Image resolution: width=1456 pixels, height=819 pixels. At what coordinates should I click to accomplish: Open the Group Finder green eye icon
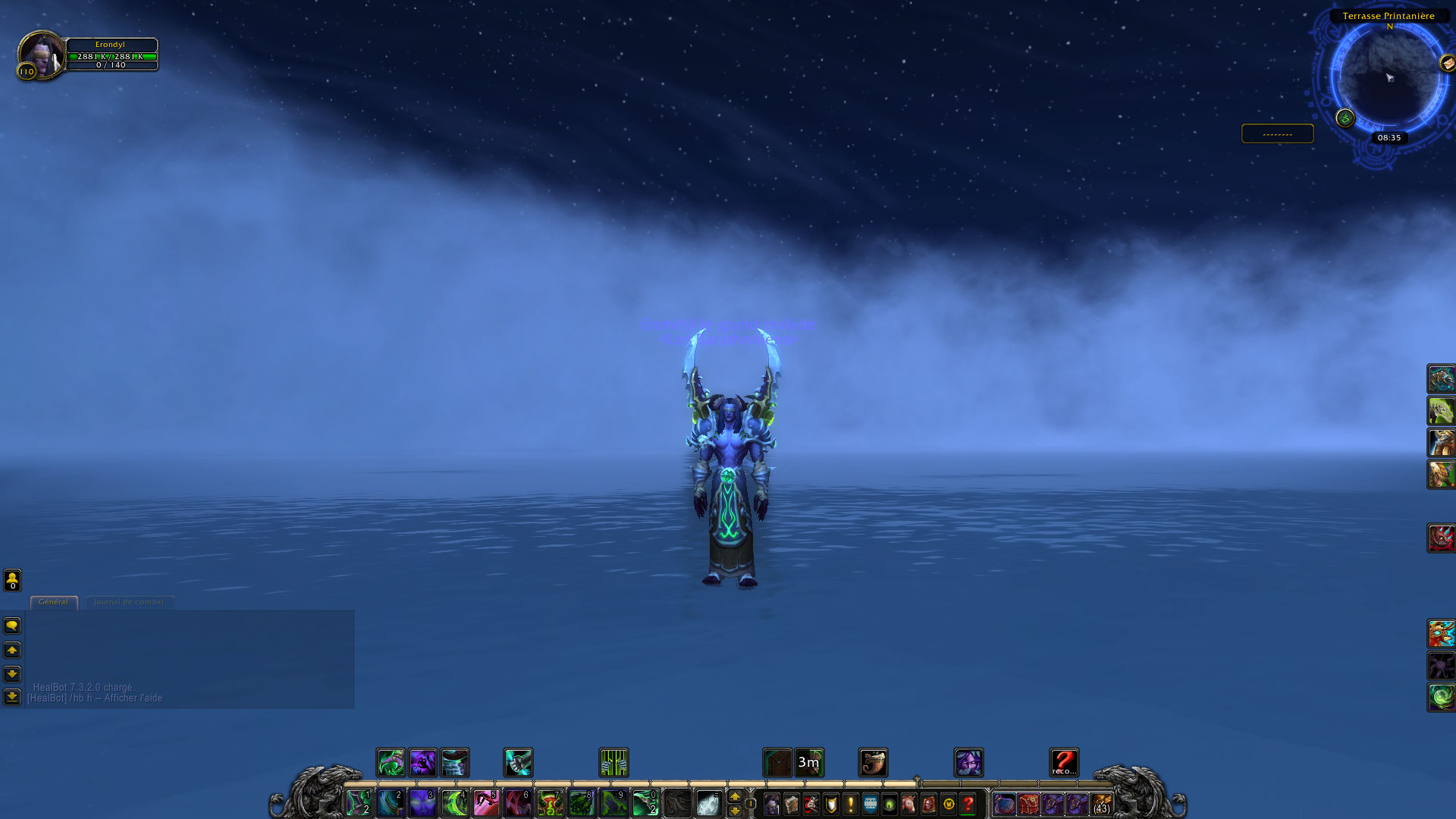[x=888, y=803]
